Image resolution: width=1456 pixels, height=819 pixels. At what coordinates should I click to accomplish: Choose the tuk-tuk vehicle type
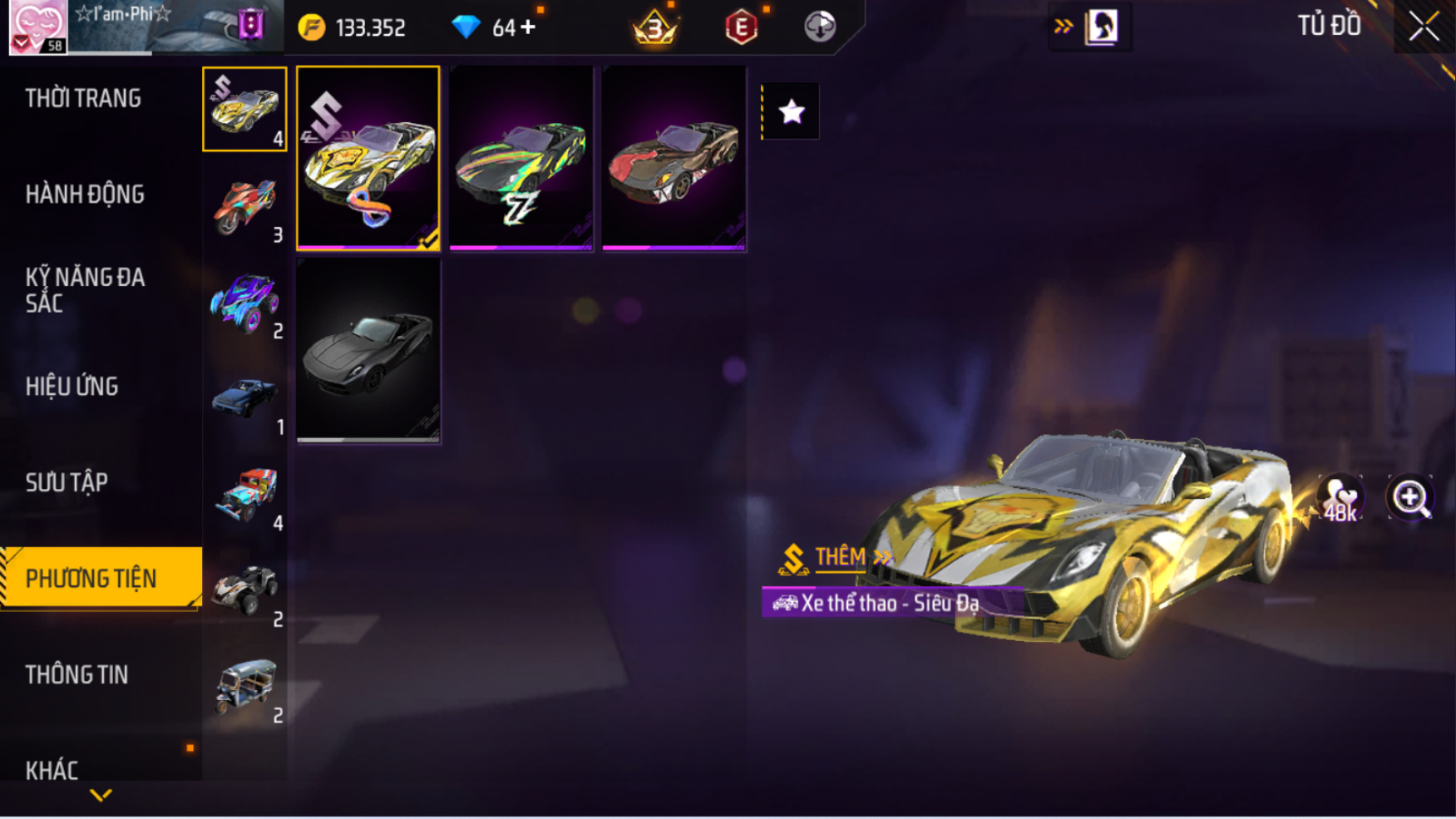point(245,687)
